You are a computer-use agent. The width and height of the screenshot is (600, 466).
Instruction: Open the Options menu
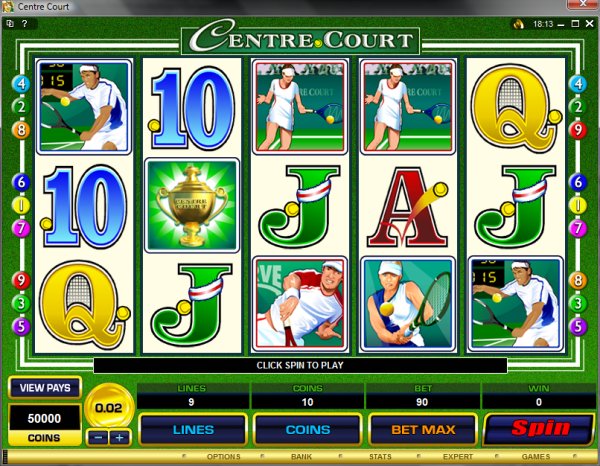point(222,458)
